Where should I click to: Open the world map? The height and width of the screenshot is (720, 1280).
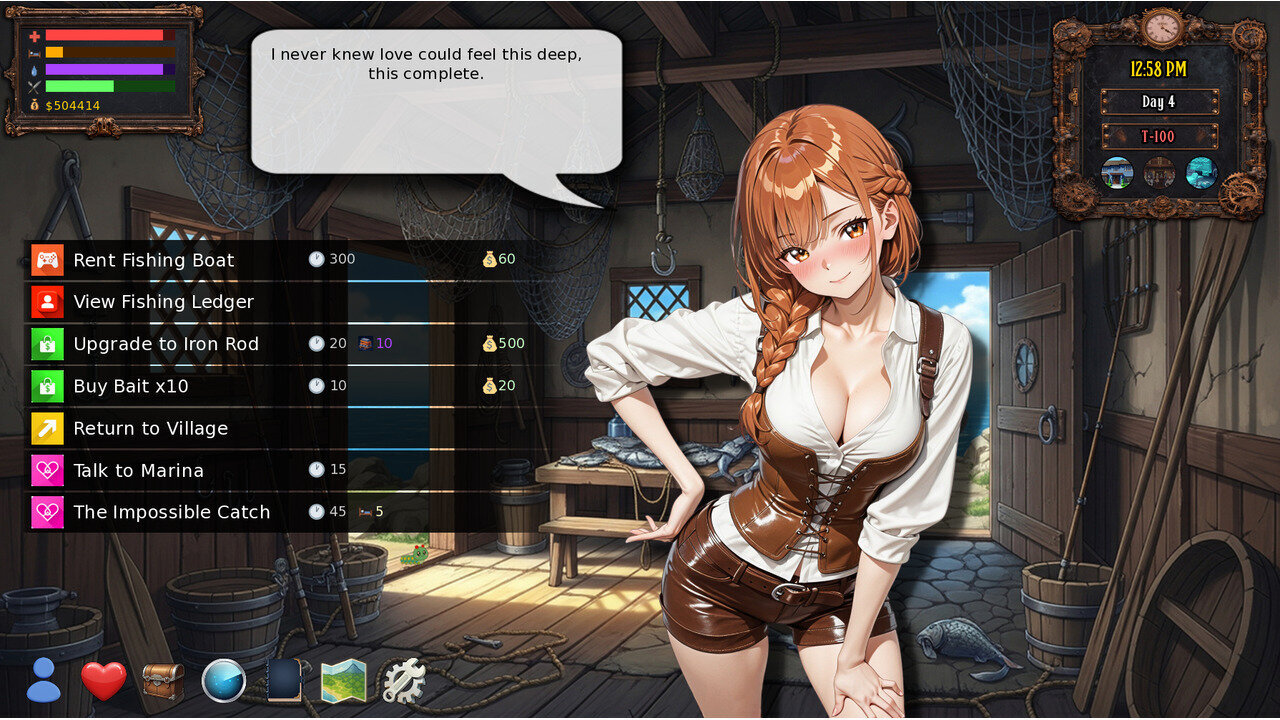coord(344,681)
